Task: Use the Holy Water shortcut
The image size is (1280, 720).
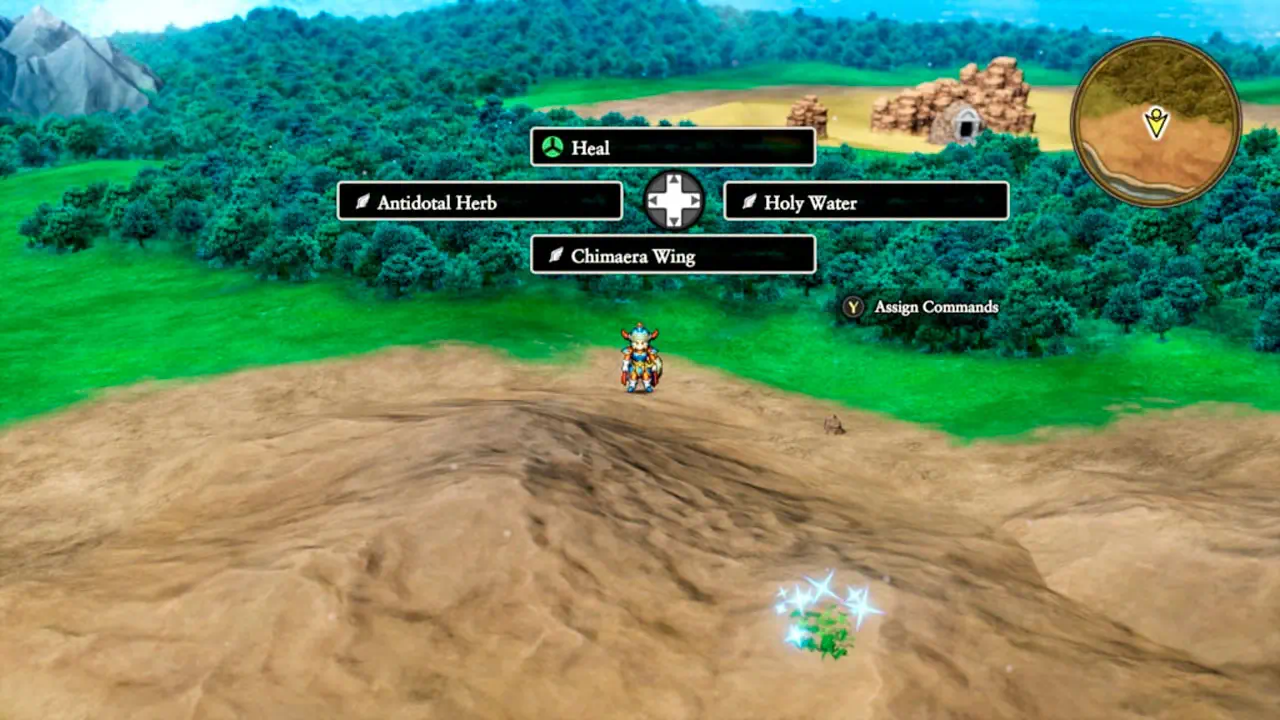Action: pyautogui.click(x=865, y=202)
